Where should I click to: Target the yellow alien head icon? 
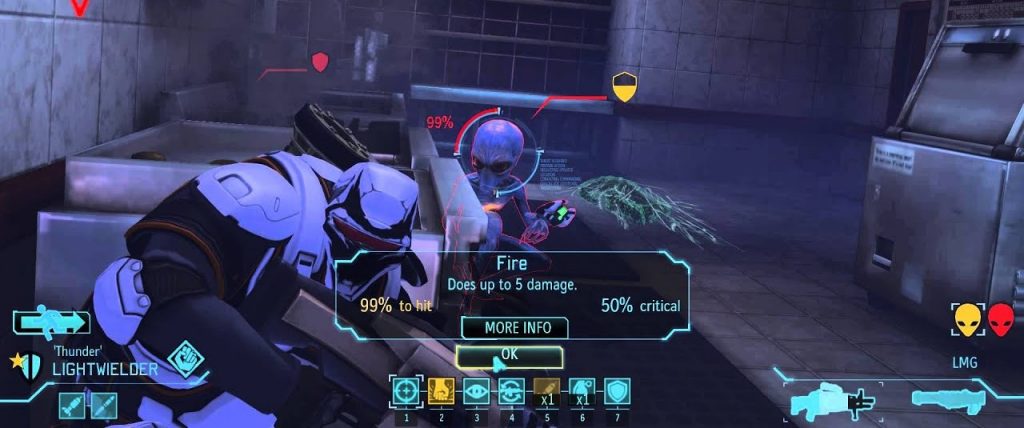(967, 320)
